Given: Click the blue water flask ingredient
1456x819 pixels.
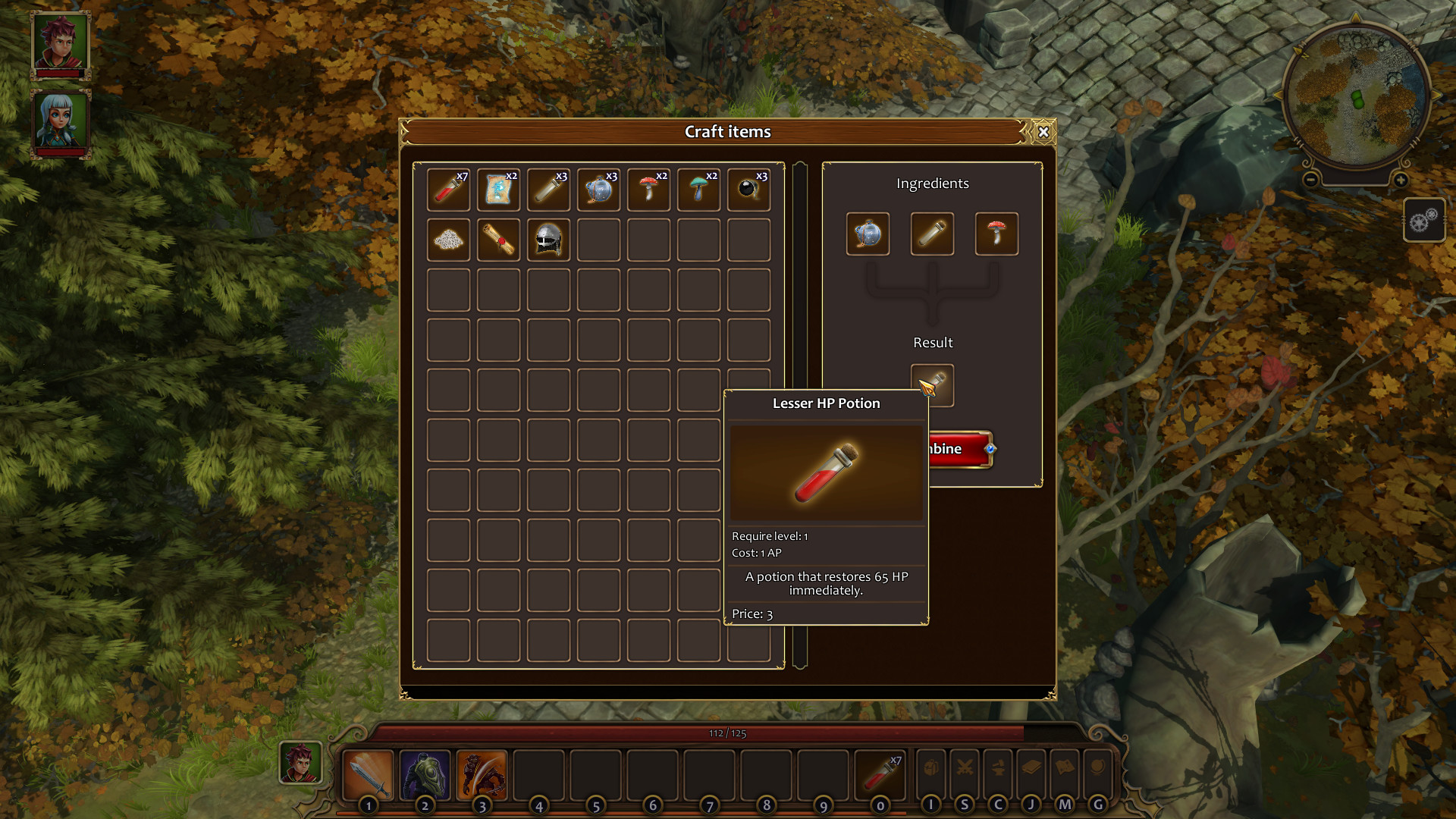Looking at the screenshot, I should click(868, 234).
